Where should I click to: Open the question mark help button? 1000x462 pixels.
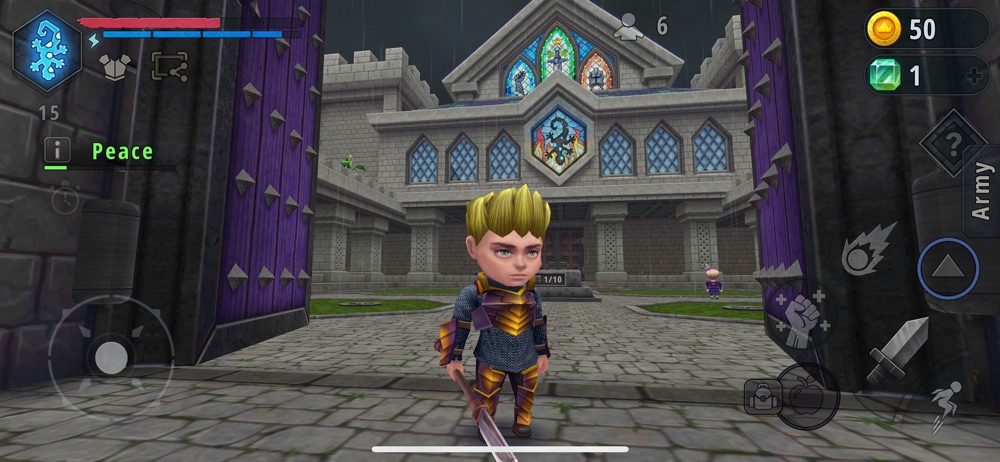[x=953, y=143]
